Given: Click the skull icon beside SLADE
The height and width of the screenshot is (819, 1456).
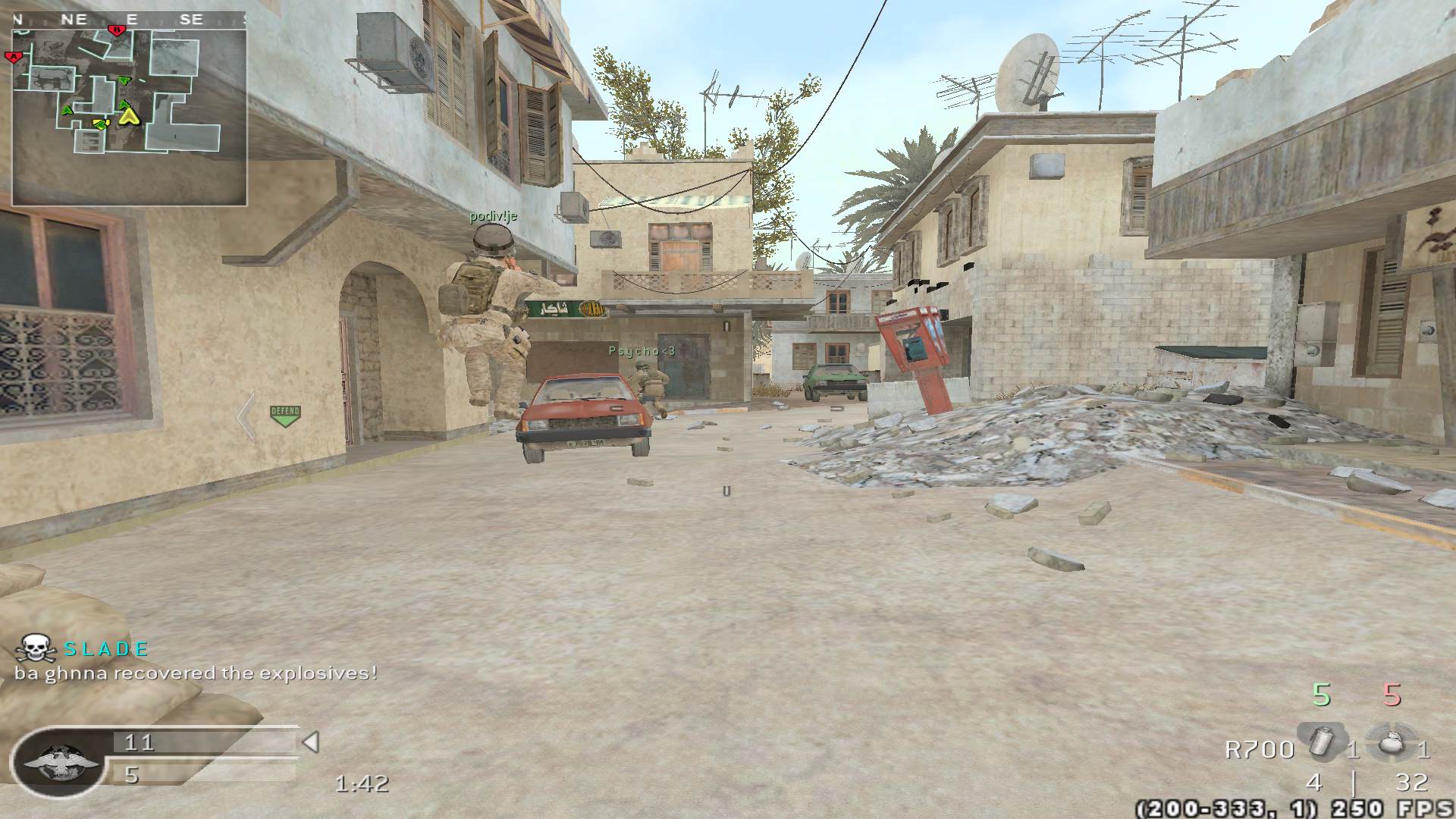Looking at the screenshot, I should tap(36, 649).
